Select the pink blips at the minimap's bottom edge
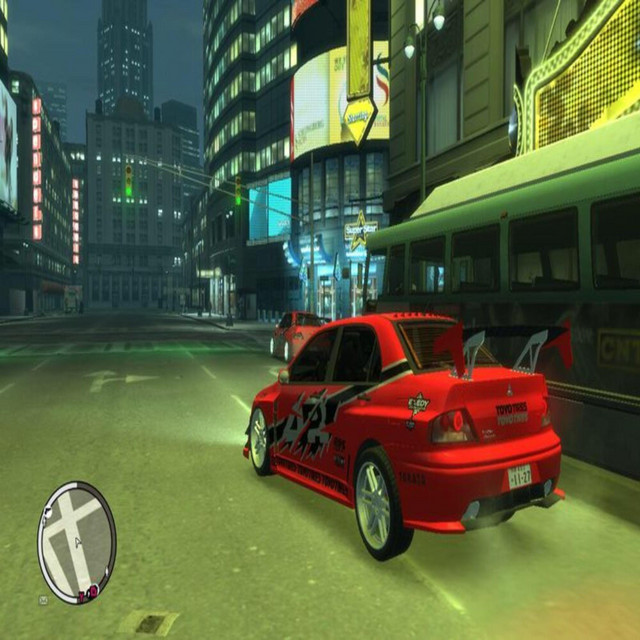This screenshot has height=640, width=640. coord(87,593)
